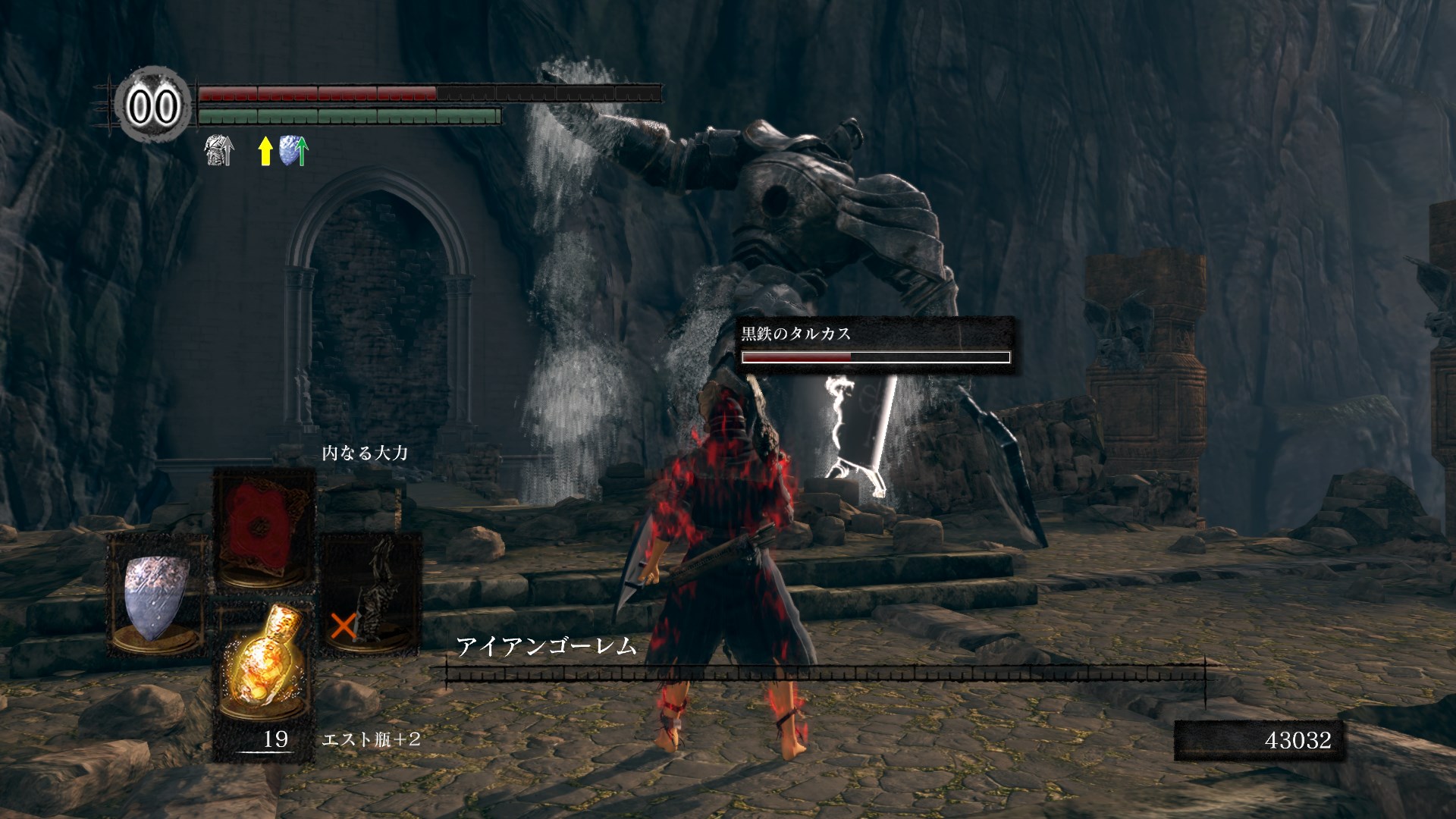This screenshot has width=1456, height=819.
Task: Click the shield with green arrow buff icon
Action: pos(293,151)
